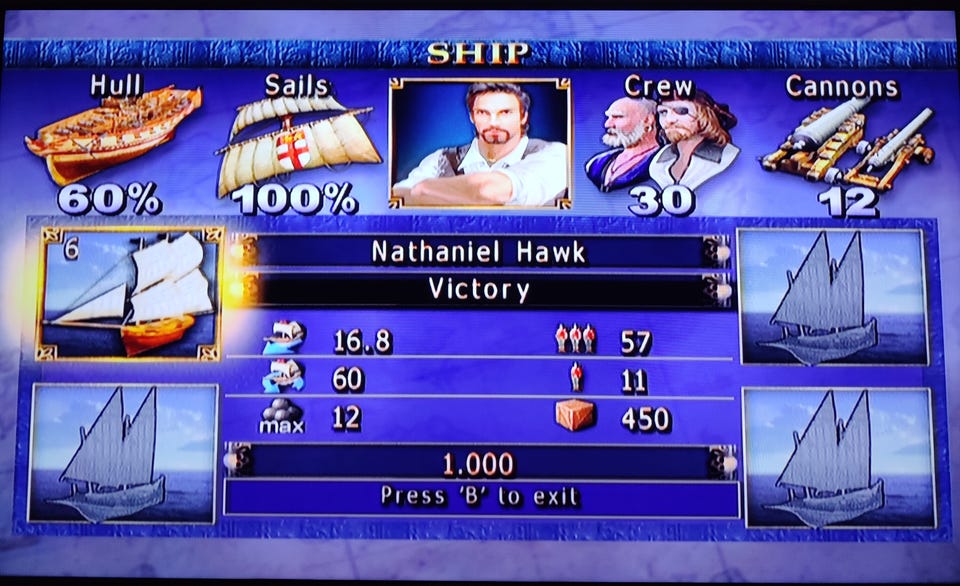The width and height of the screenshot is (960, 586).
Task: Select the highlighted white-sailed ship slot
Action: point(128,293)
